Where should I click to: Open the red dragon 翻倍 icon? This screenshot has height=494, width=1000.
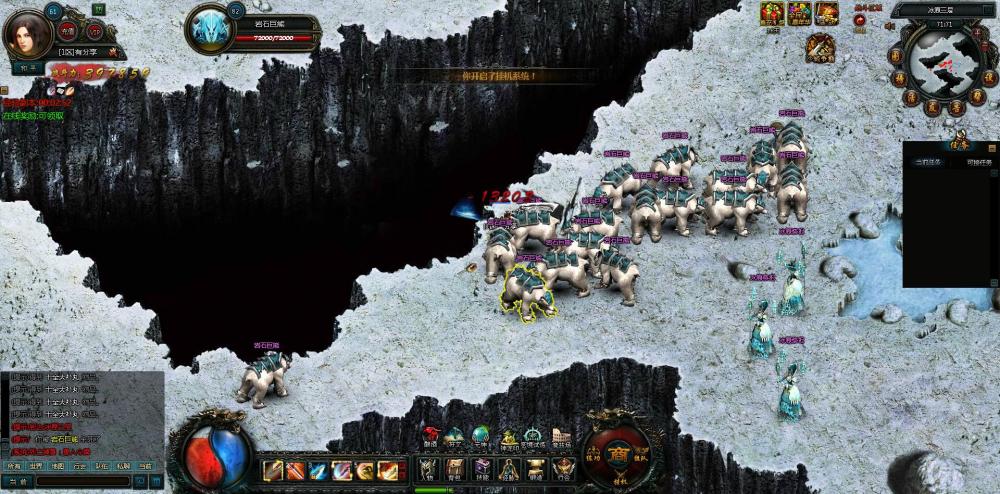pos(431,436)
